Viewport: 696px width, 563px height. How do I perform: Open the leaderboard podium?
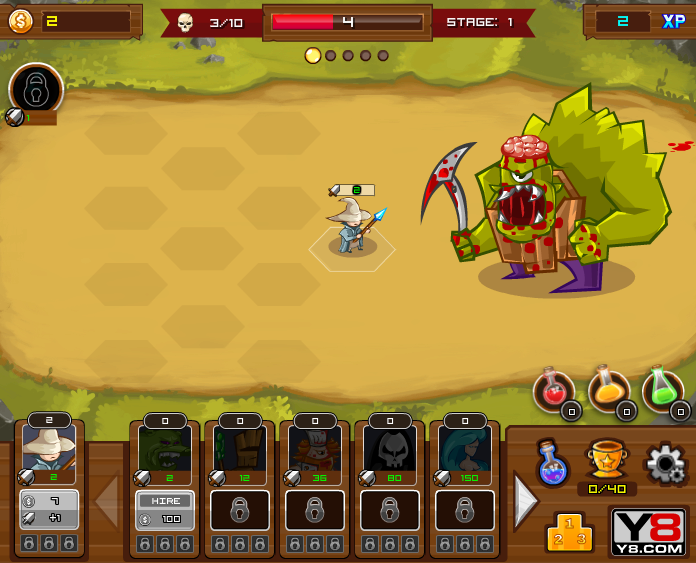click(x=569, y=532)
